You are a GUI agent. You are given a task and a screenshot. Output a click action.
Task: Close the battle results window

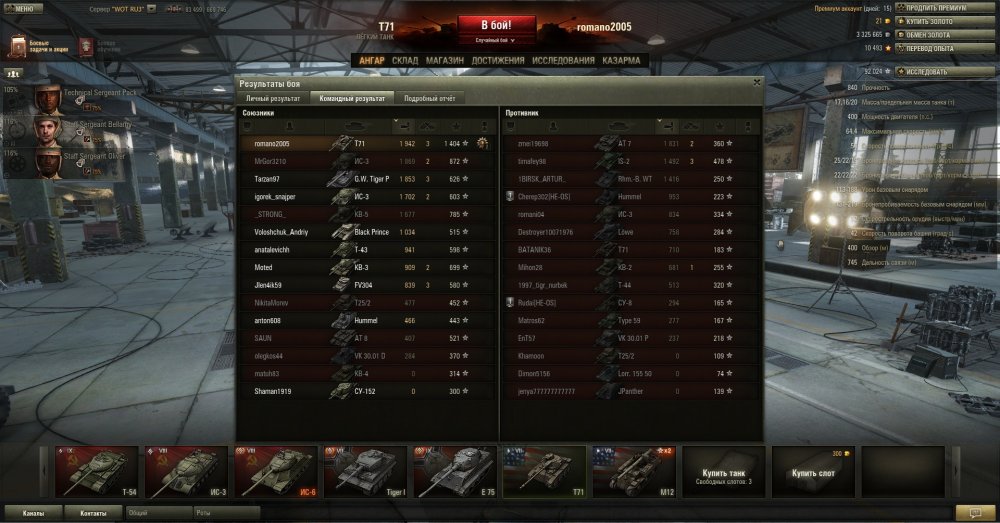(756, 83)
